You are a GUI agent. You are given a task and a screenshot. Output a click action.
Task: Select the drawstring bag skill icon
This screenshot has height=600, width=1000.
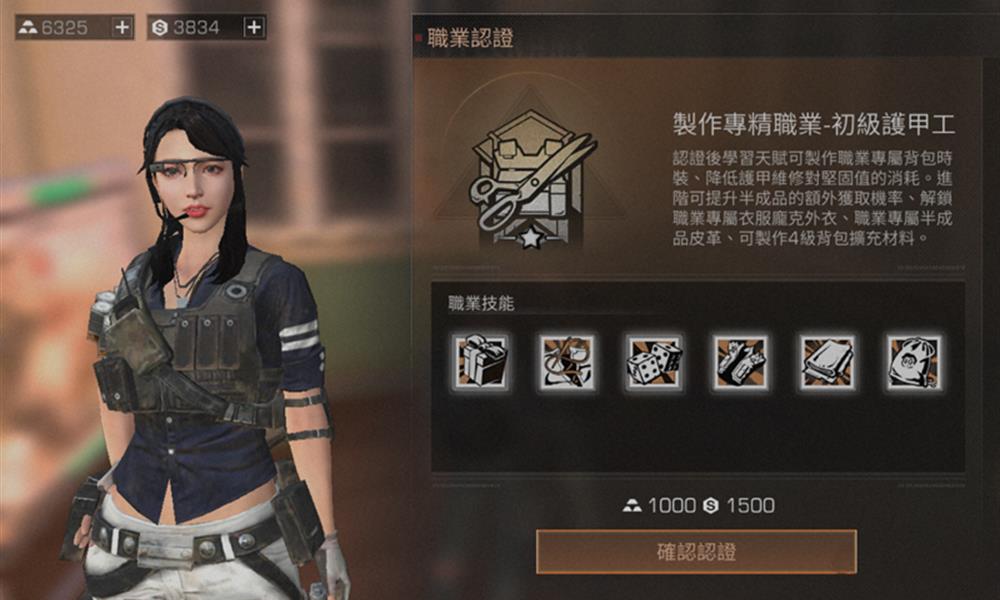click(914, 362)
